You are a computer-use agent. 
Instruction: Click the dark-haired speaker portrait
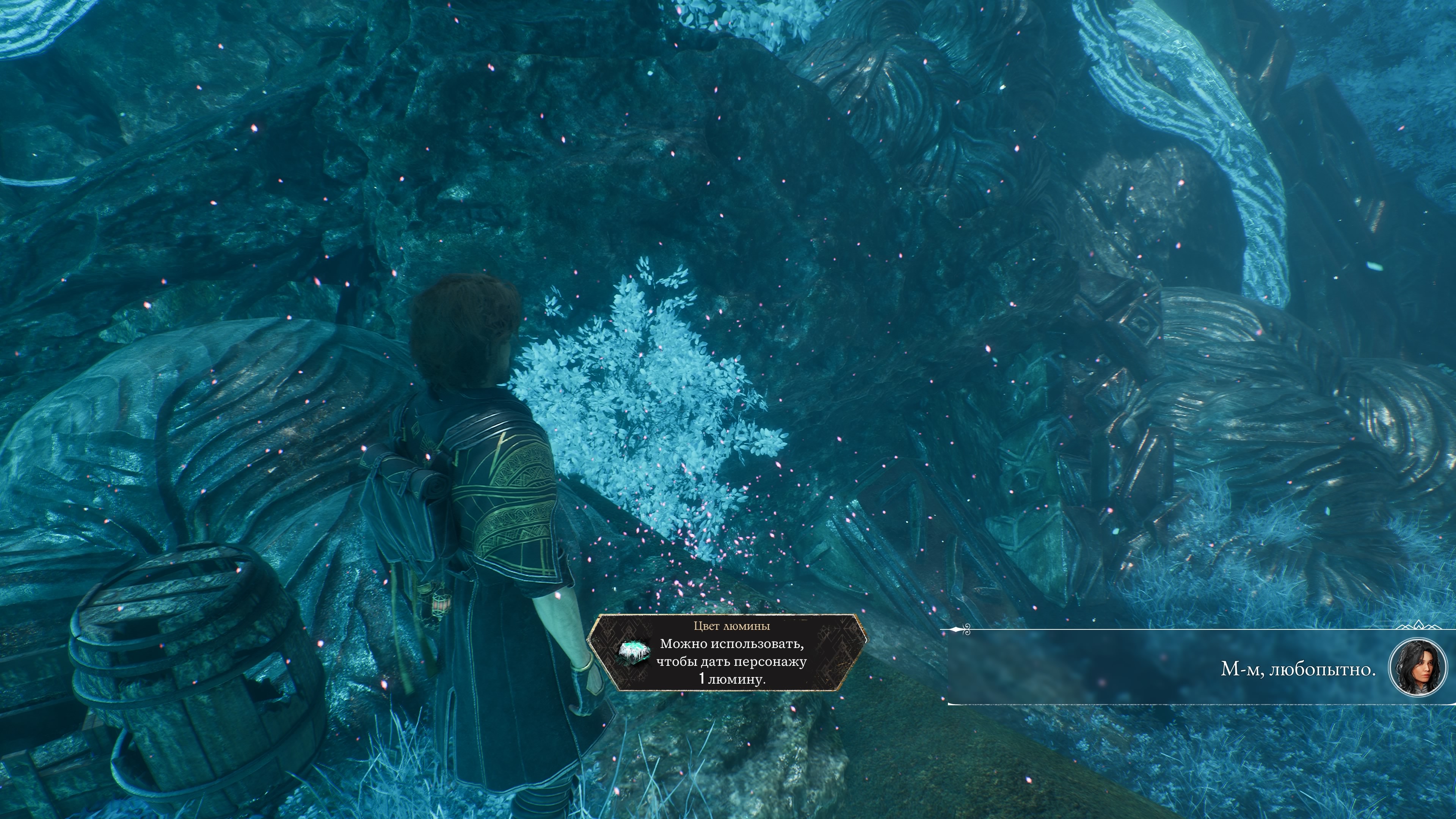click(1417, 668)
